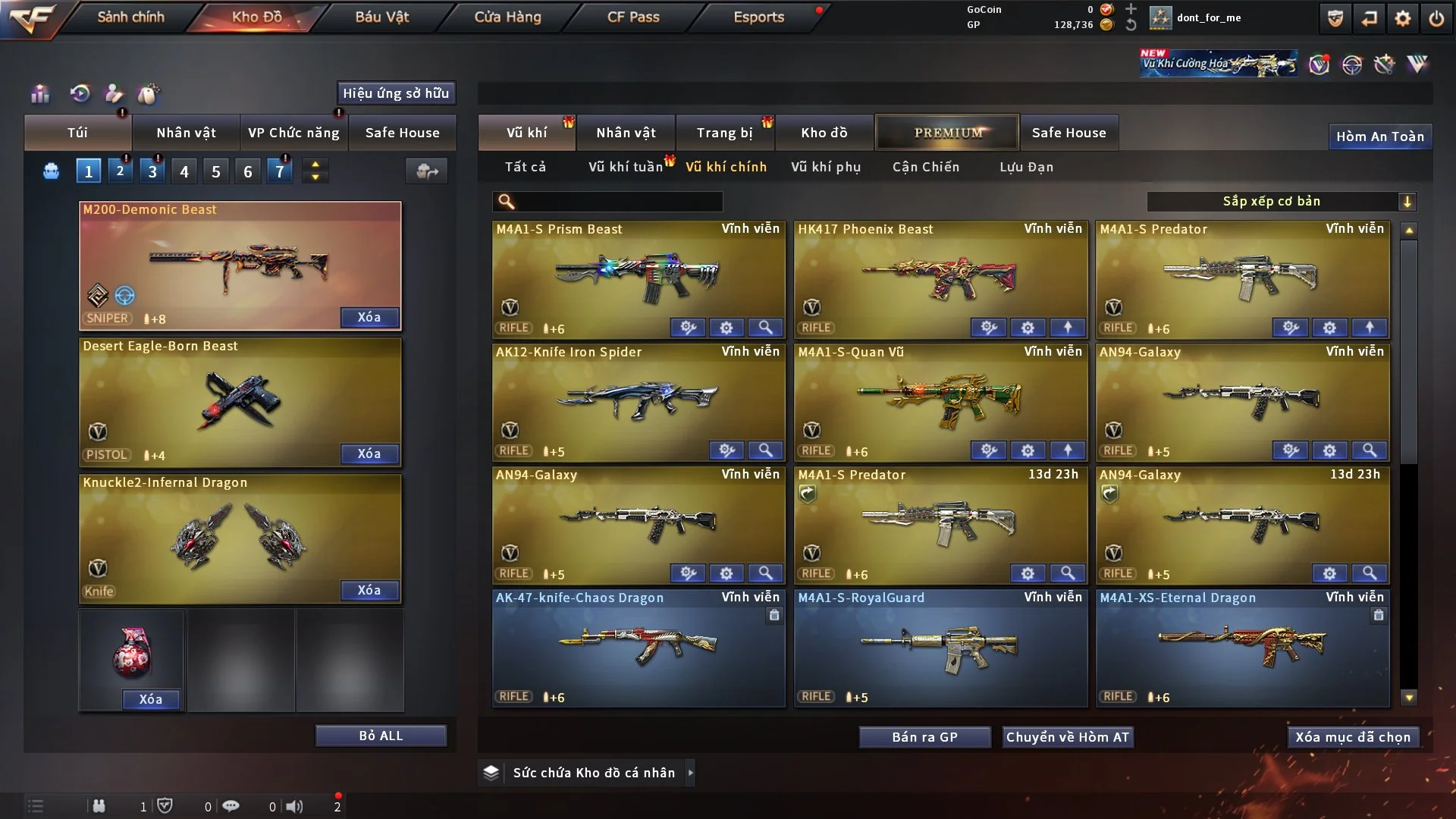Click Bỏ ALL to unequip everything
Screen dimensions: 1456x819
(381, 736)
